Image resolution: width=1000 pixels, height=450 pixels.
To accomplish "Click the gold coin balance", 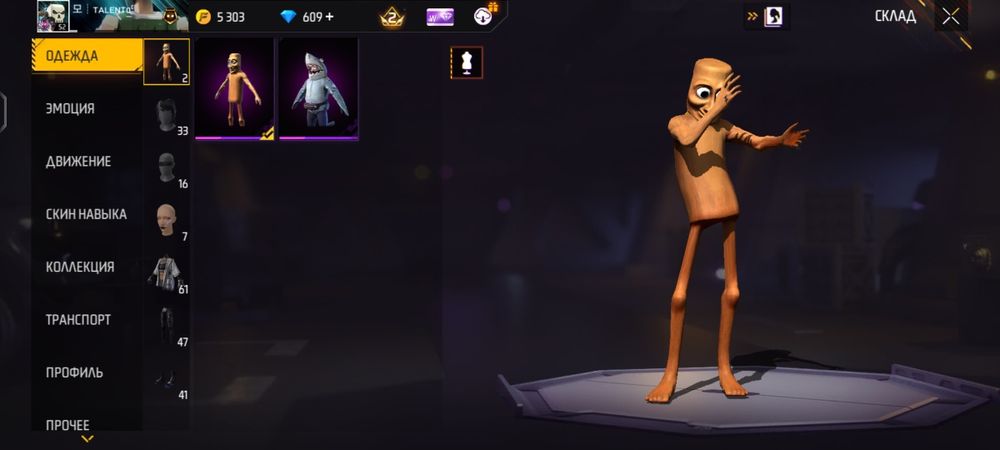I will [x=220, y=17].
